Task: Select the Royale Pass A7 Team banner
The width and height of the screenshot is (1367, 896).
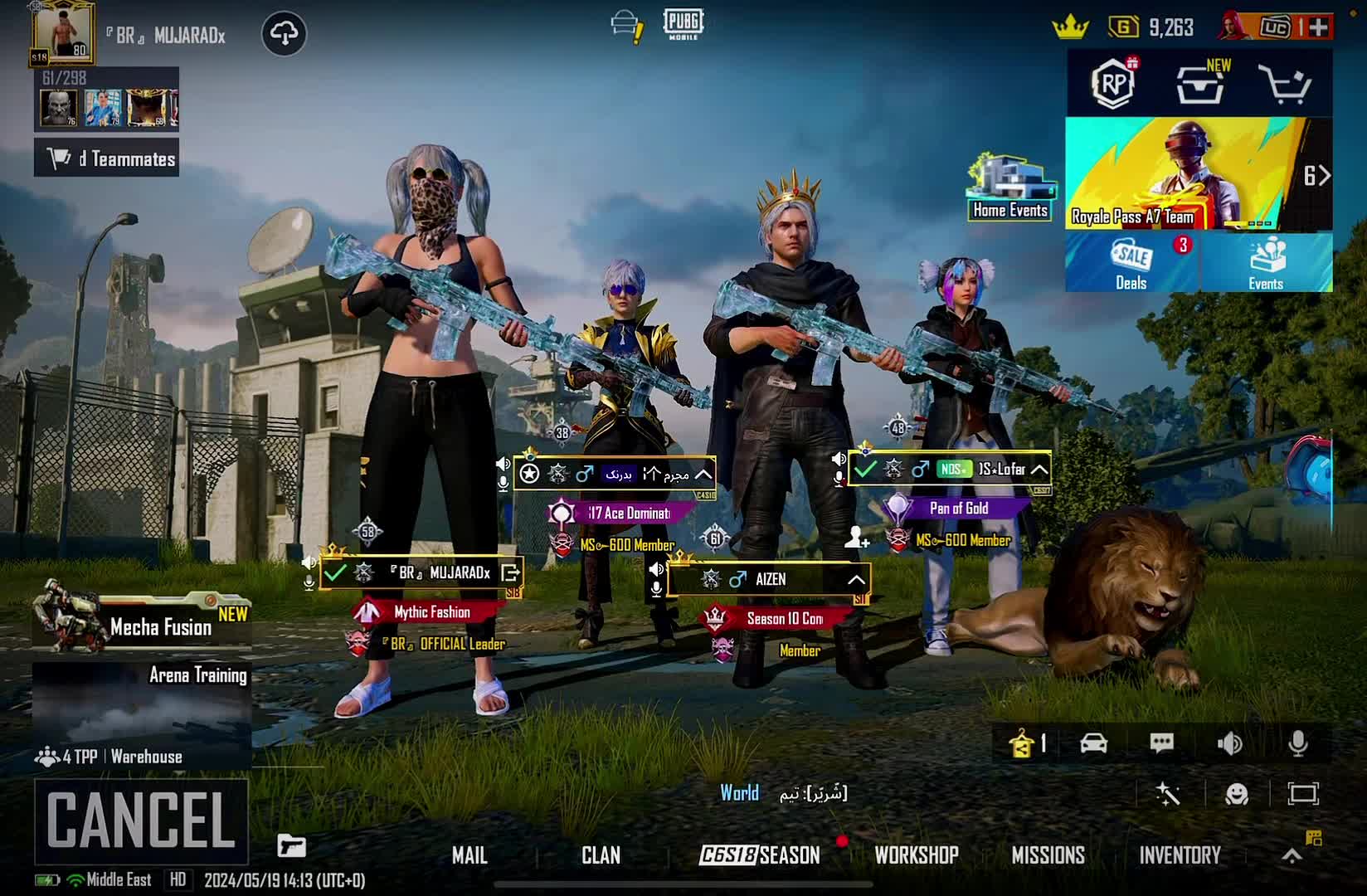Action: [x=1186, y=174]
